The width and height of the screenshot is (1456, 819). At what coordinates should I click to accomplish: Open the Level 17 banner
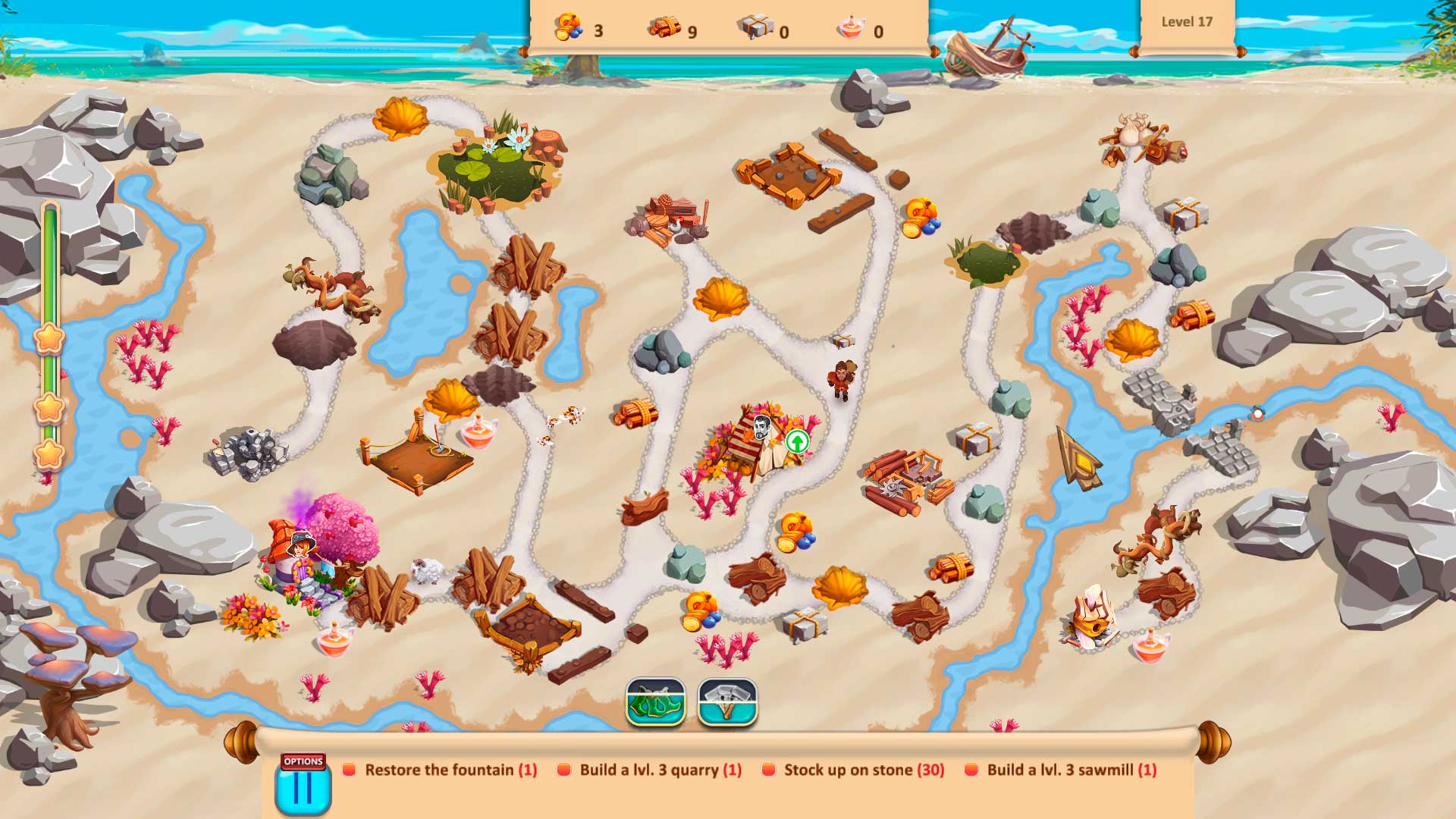(x=1188, y=22)
